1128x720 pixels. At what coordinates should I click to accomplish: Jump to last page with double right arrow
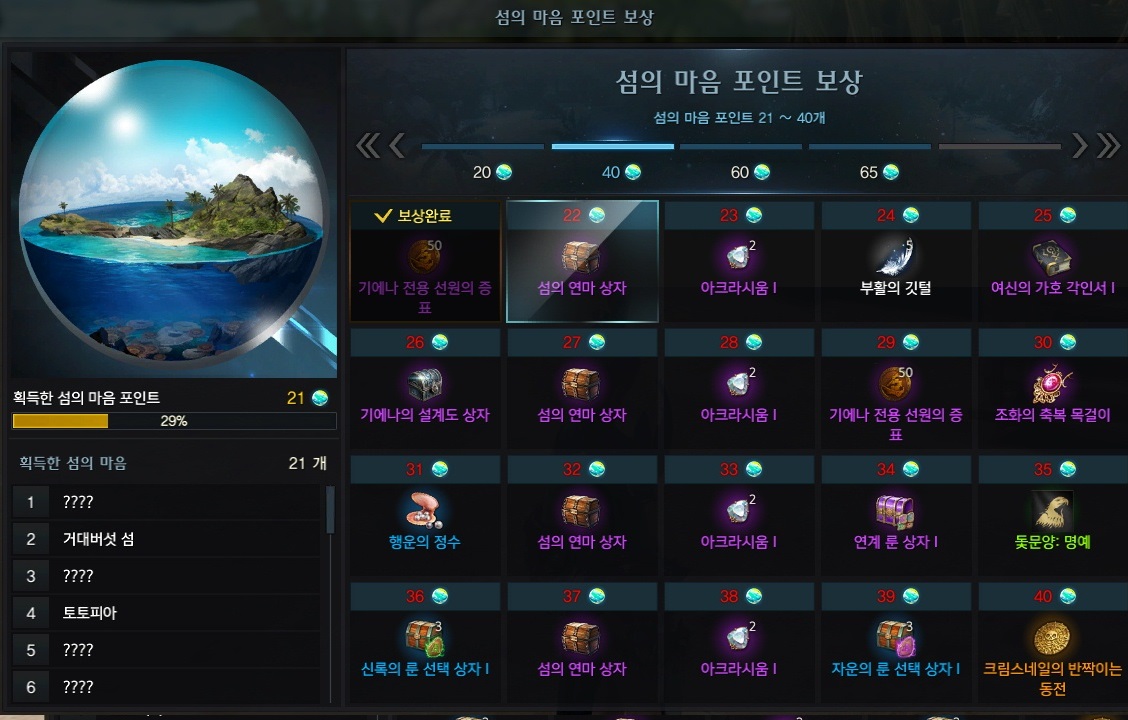coord(1108,146)
